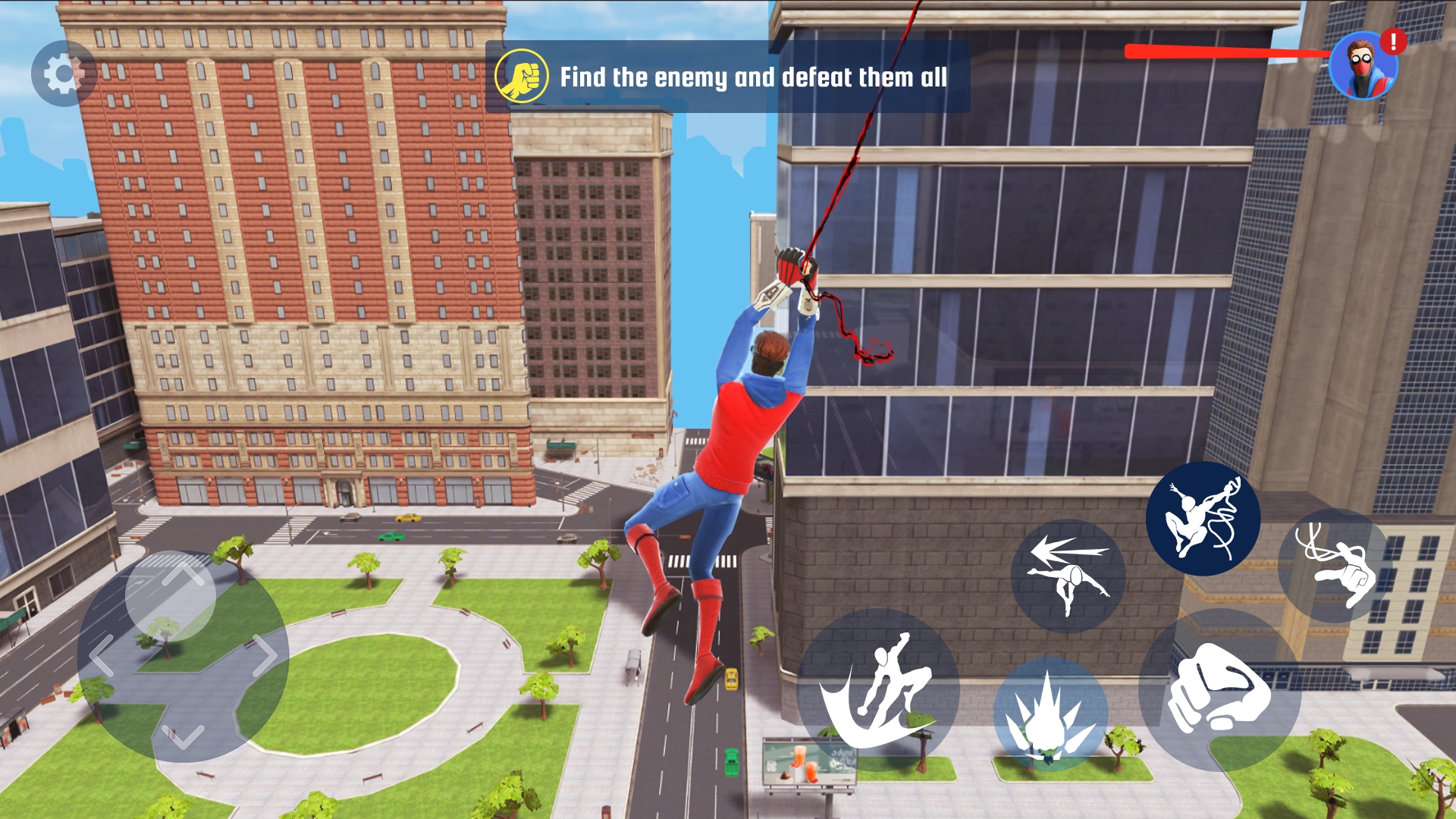Tap the down chevron on the directional pad
Screen dimensions: 1456x819
tap(181, 735)
